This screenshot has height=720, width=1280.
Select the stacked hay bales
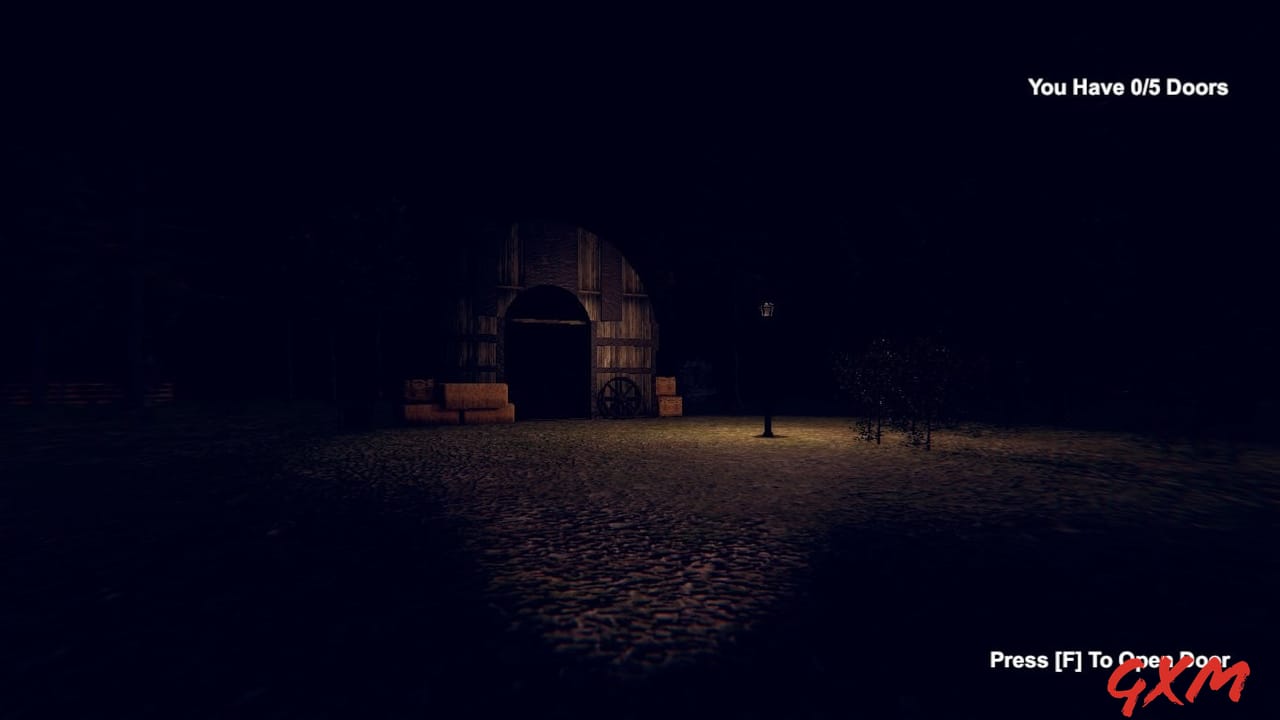[470, 402]
